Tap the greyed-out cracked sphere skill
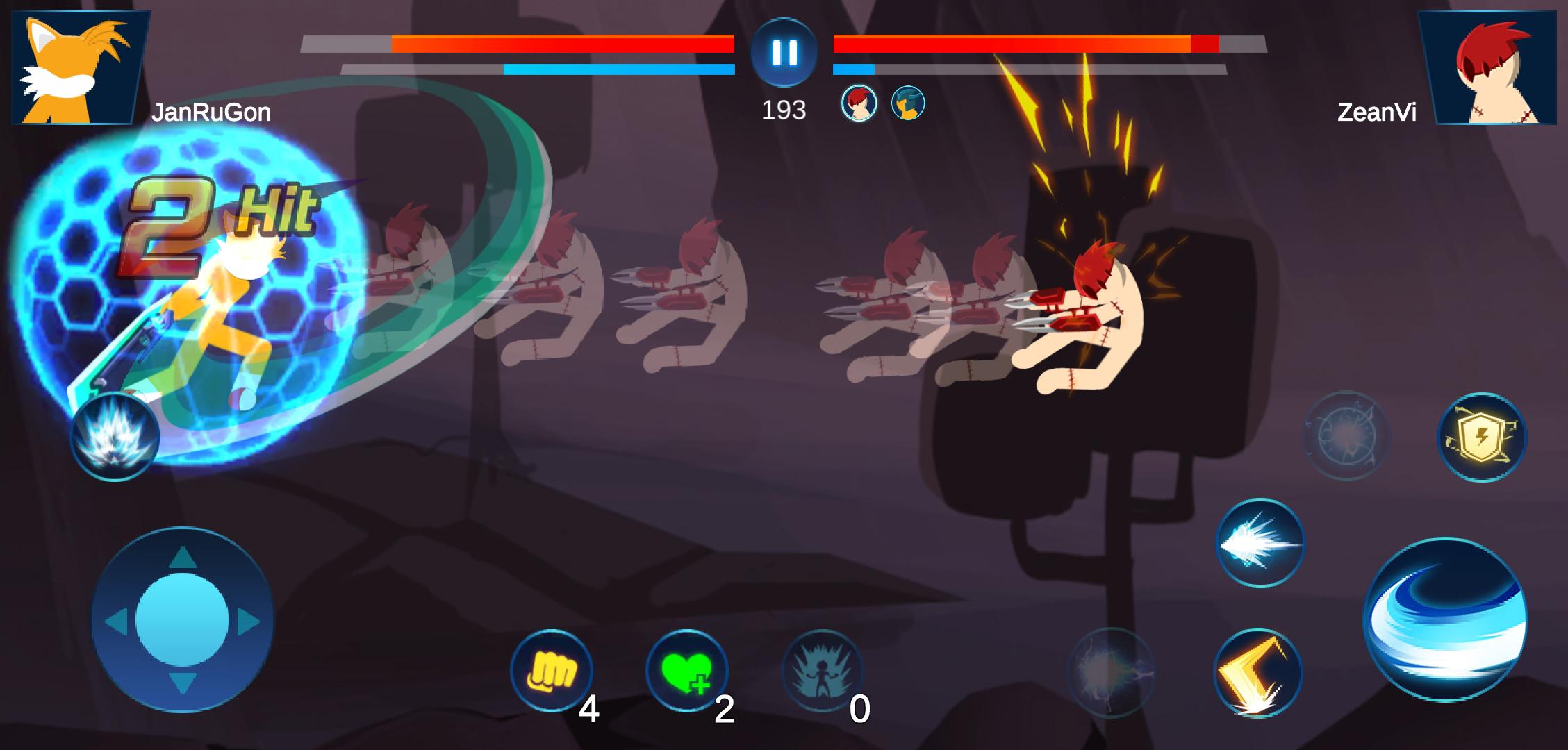1568x750 pixels. [x=1346, y=435]
